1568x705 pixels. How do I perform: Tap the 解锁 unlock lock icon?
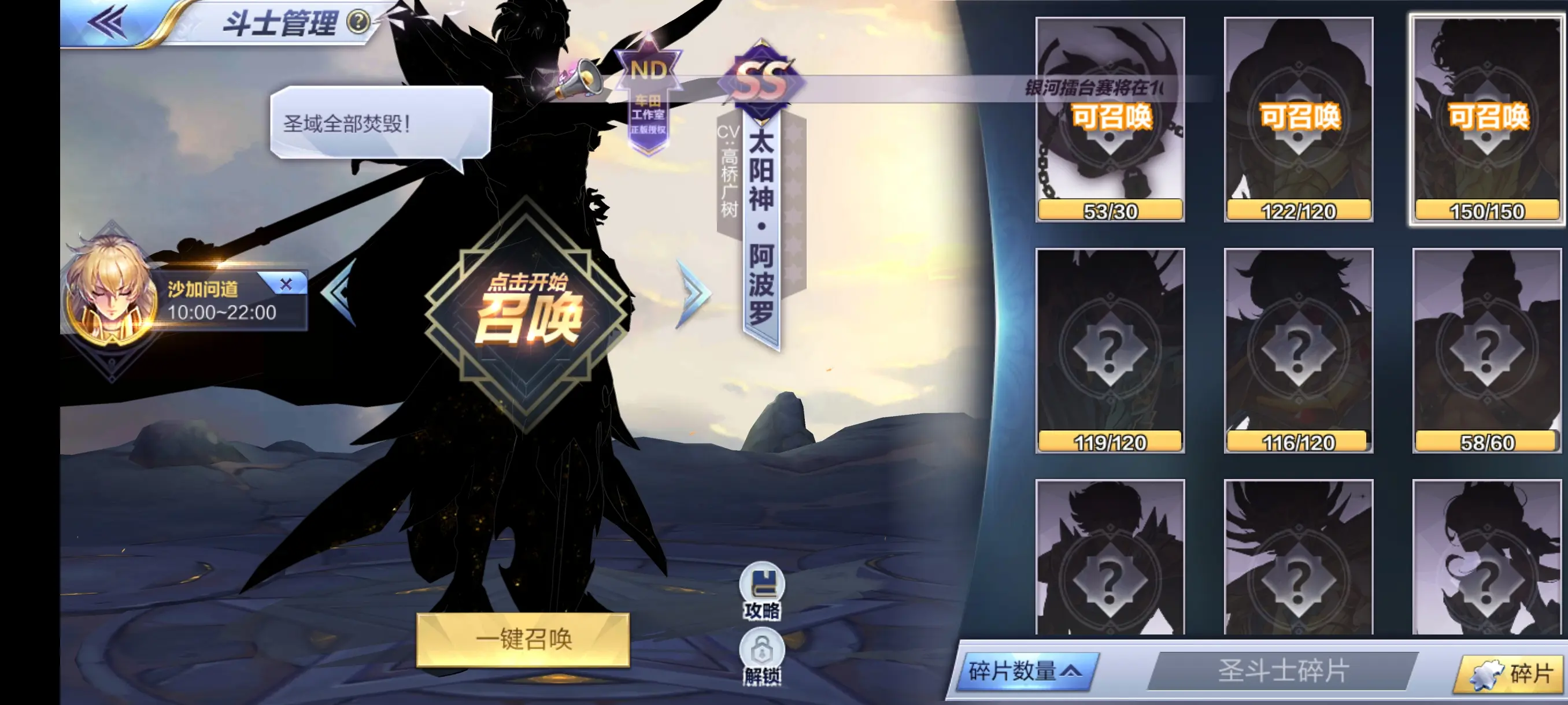coord(763,650)
